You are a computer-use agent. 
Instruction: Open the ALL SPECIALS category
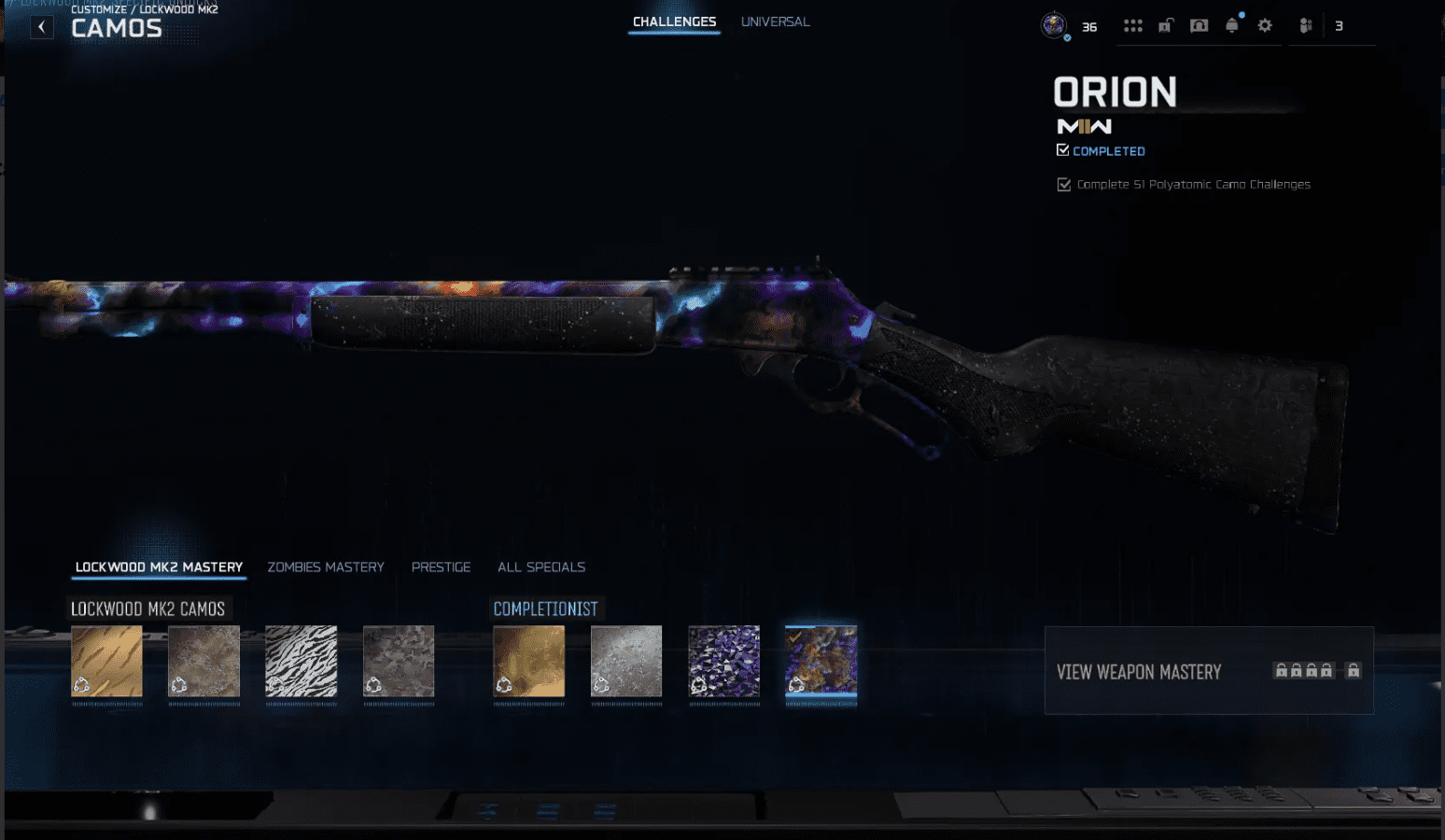541,567
